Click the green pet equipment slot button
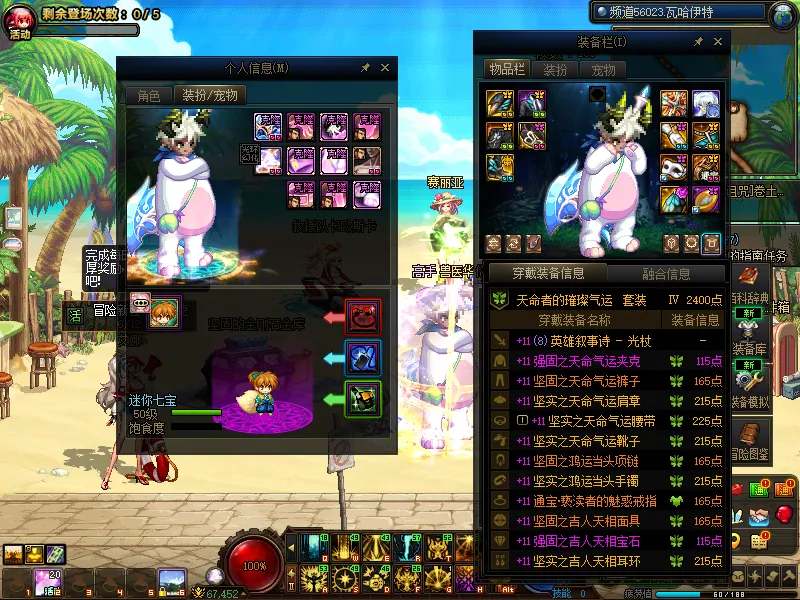 tap(362, 399)
